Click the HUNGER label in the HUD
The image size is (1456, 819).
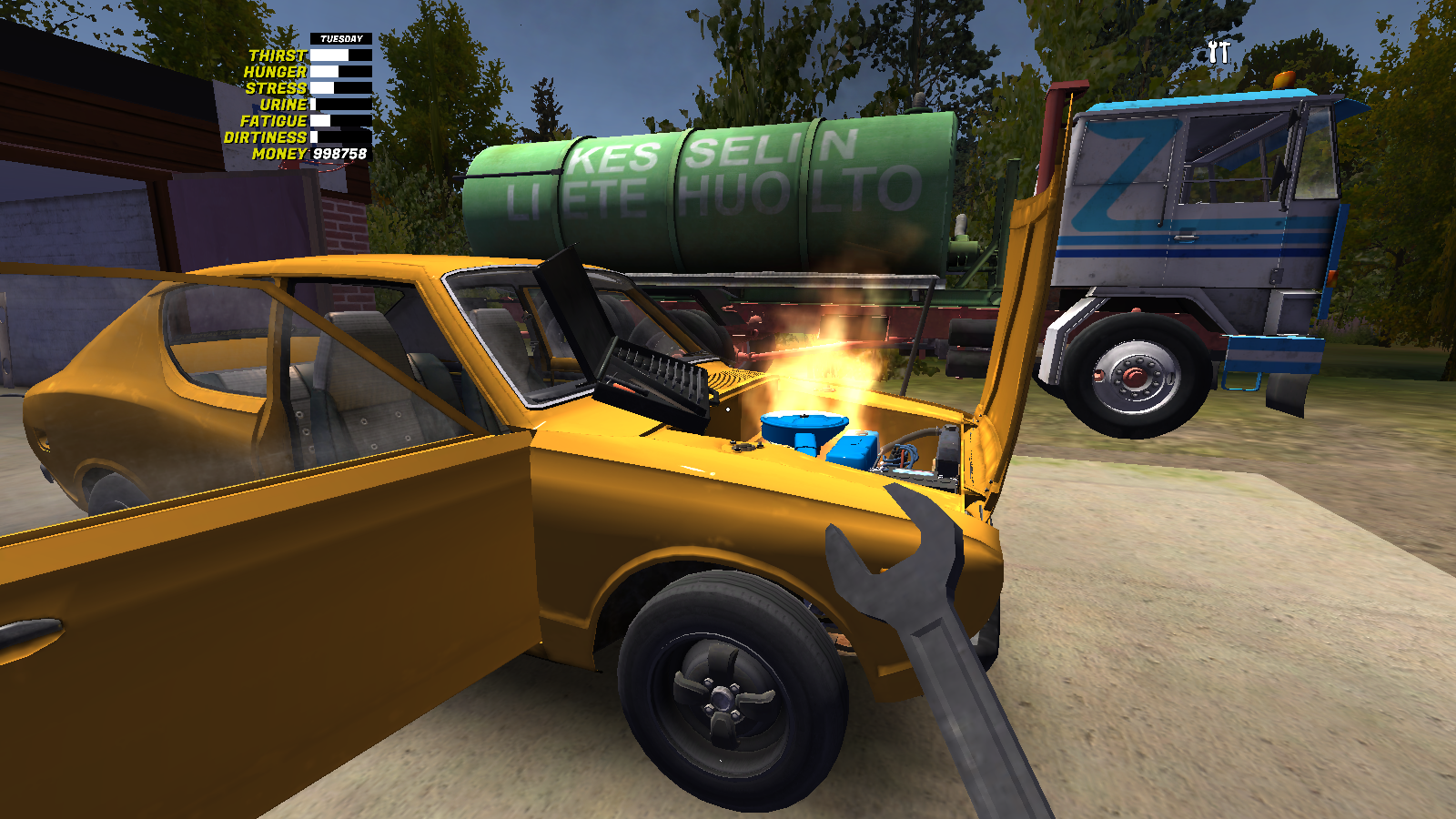278,71
